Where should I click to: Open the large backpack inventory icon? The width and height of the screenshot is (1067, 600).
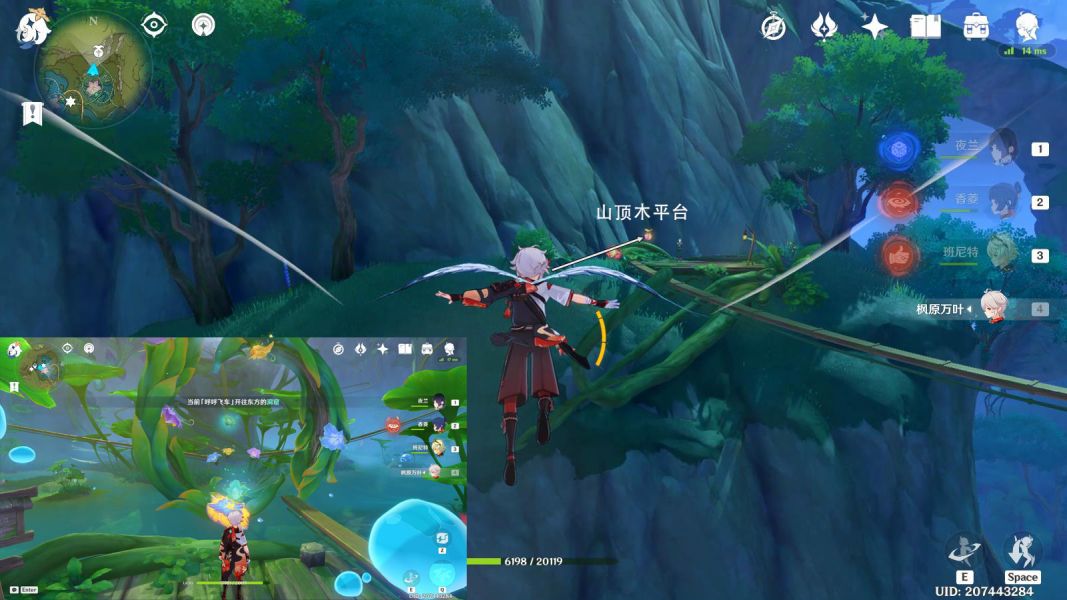click(x=976, y=27)
